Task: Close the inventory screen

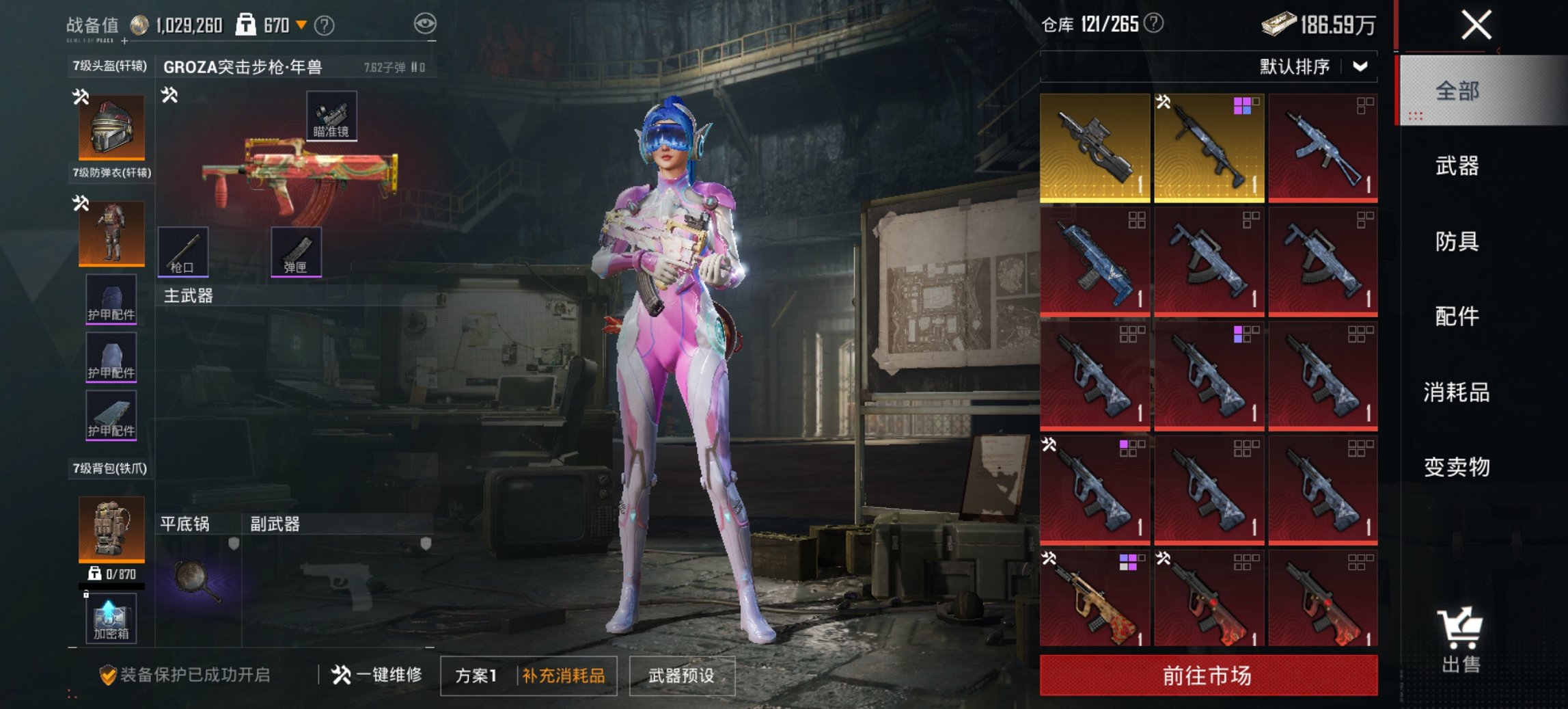Action: click(x=1476, y=26)
